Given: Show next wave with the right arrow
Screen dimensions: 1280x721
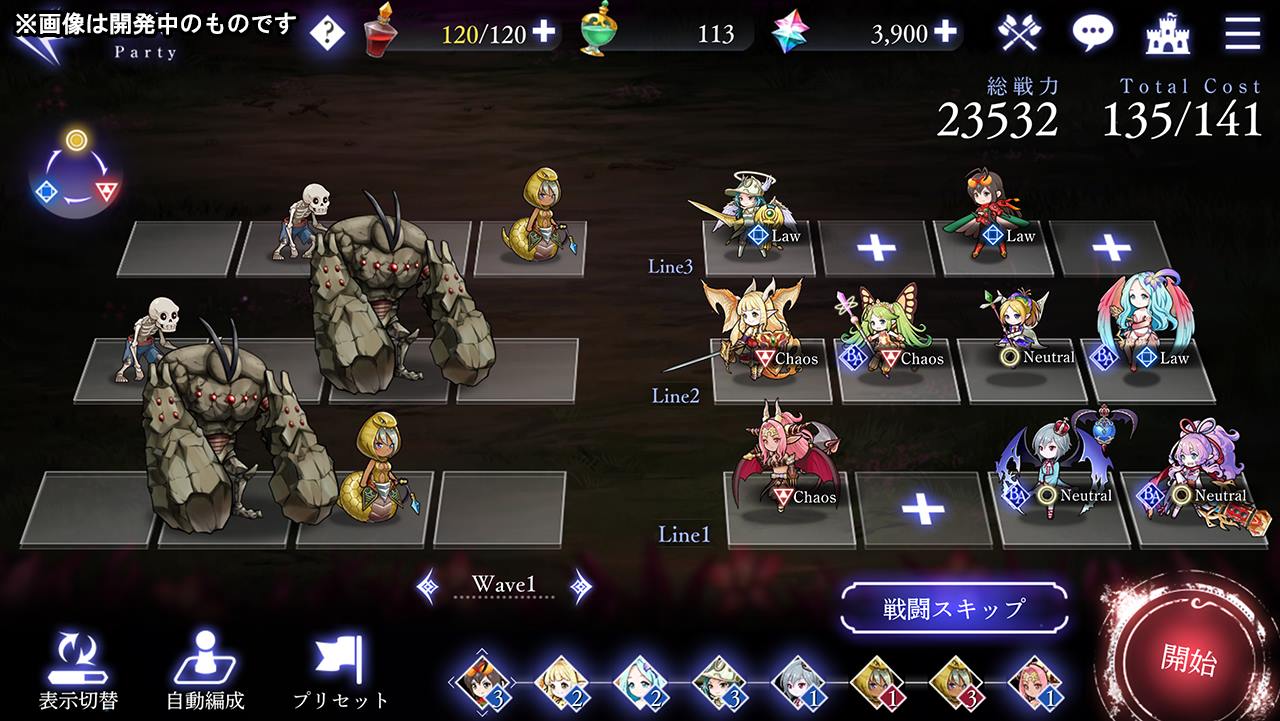Looking at the screenshot, I should point(580,586).
